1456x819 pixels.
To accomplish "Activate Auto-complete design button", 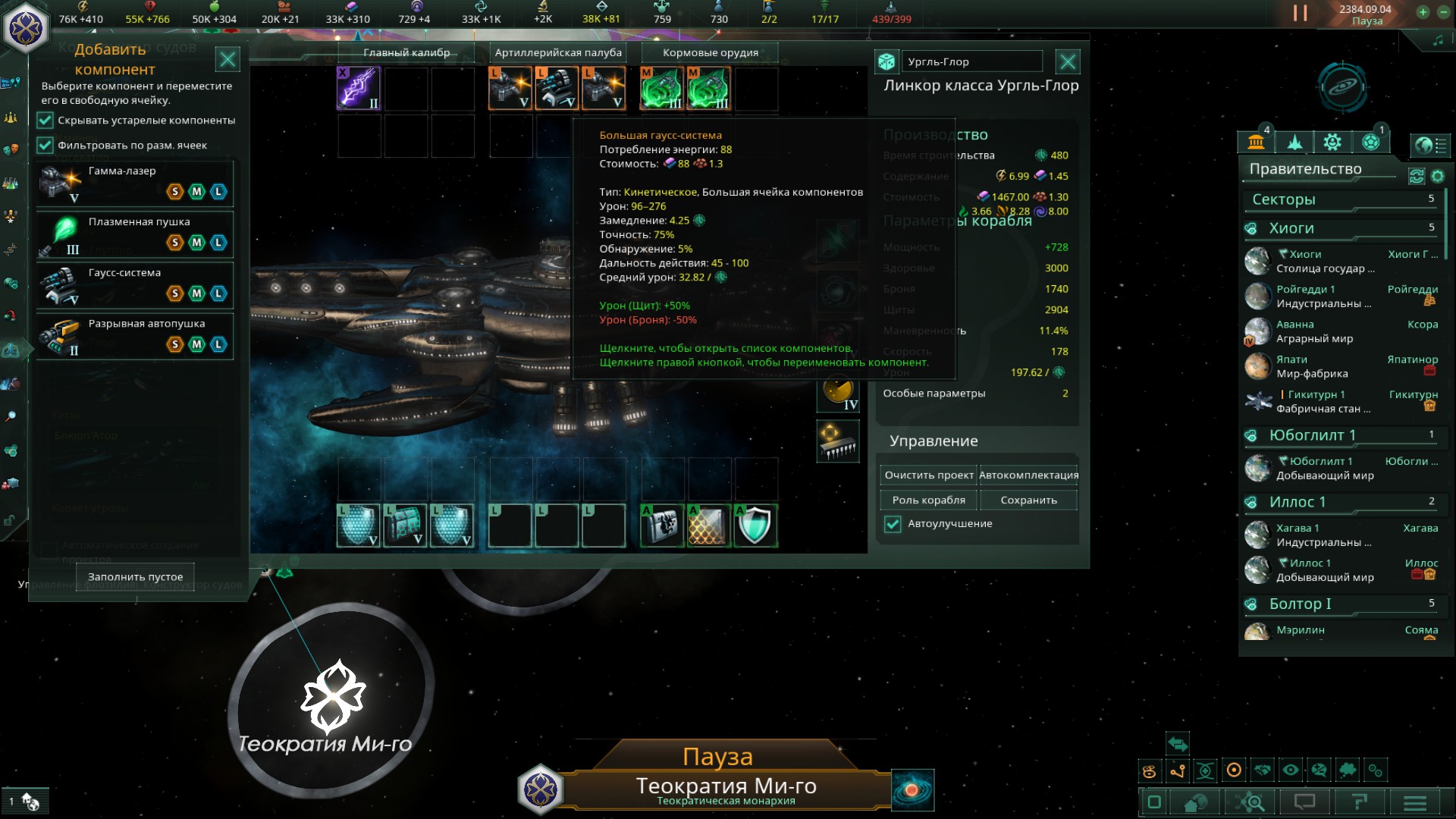I will point(1028,475).
